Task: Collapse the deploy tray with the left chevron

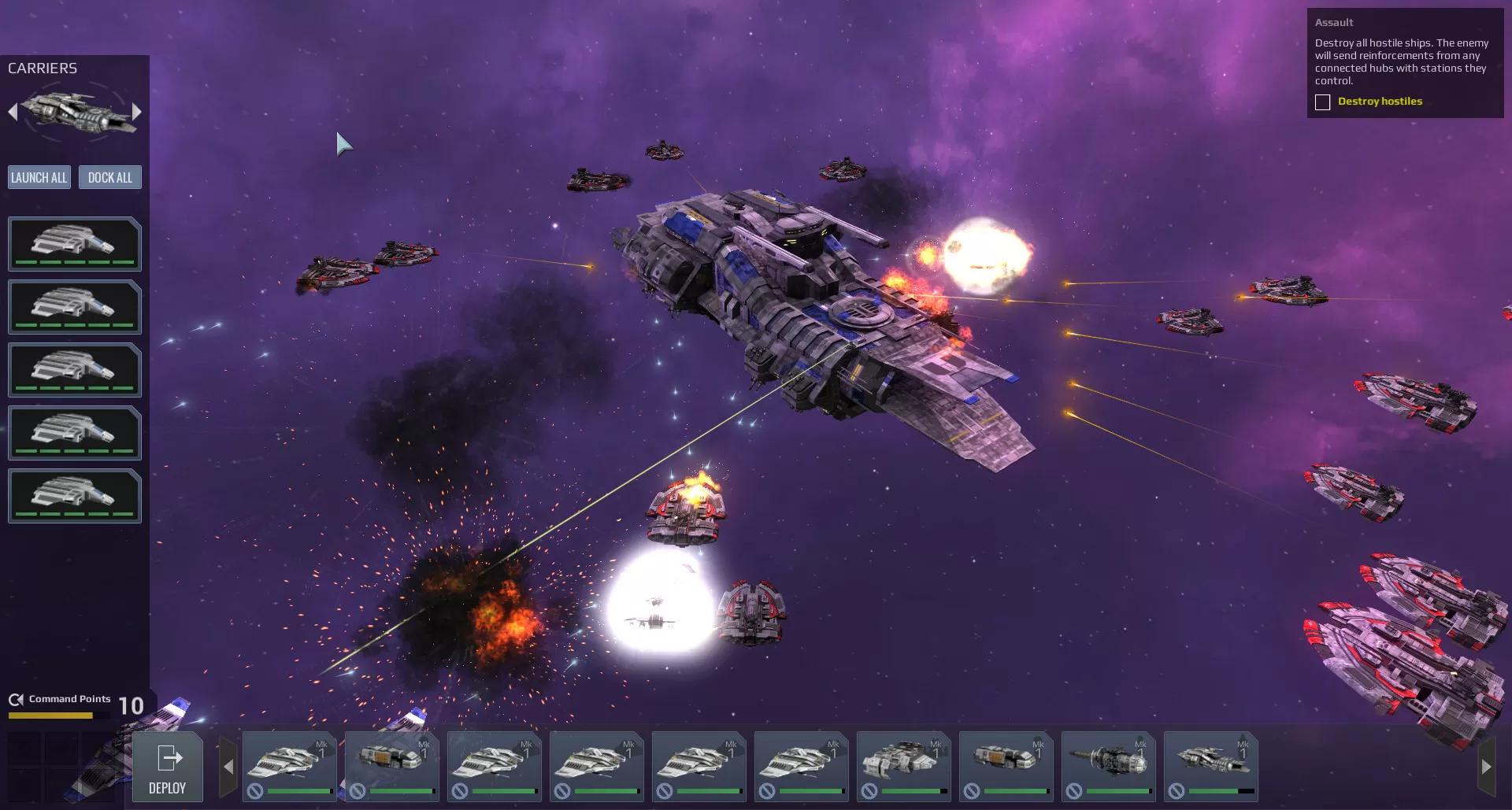Action: click(x=228, y=764)
